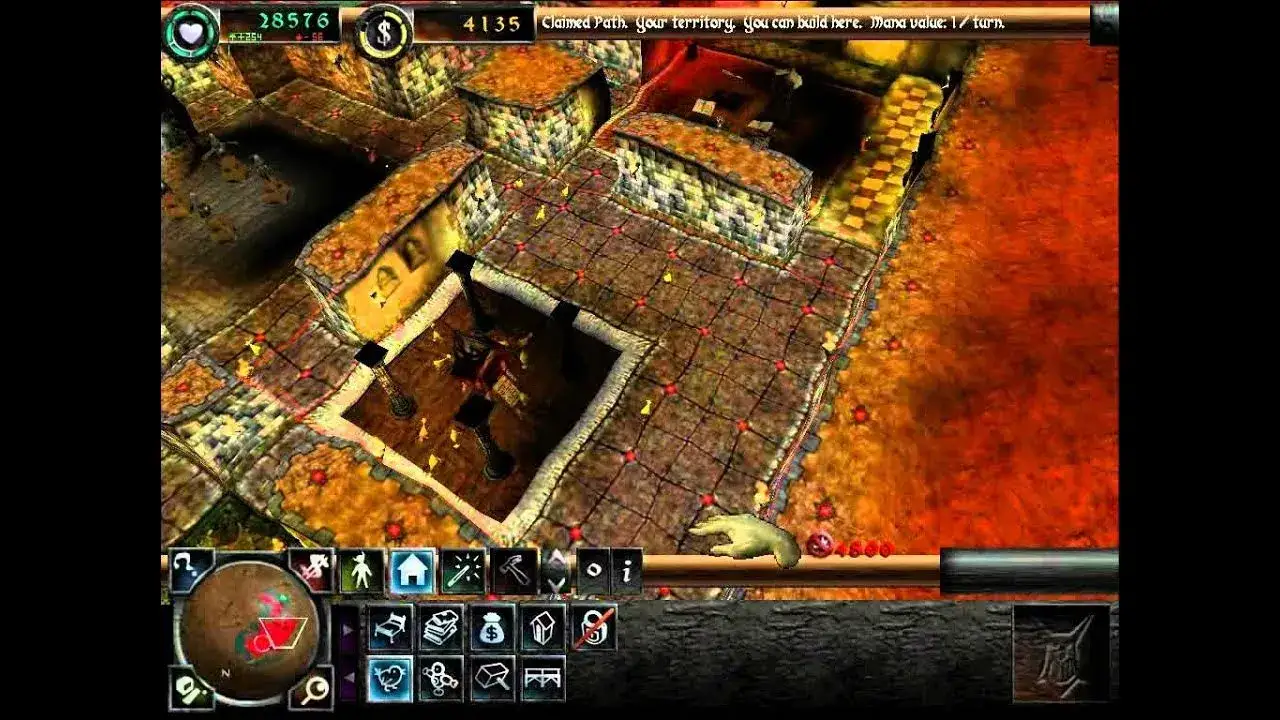Toggle the objects 'o' button

tap(594, 569)
